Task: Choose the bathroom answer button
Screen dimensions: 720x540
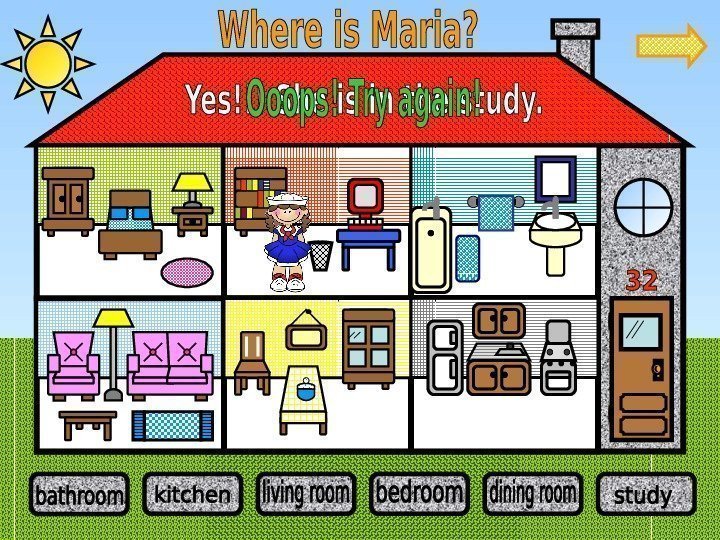Action: click(79, 495)
